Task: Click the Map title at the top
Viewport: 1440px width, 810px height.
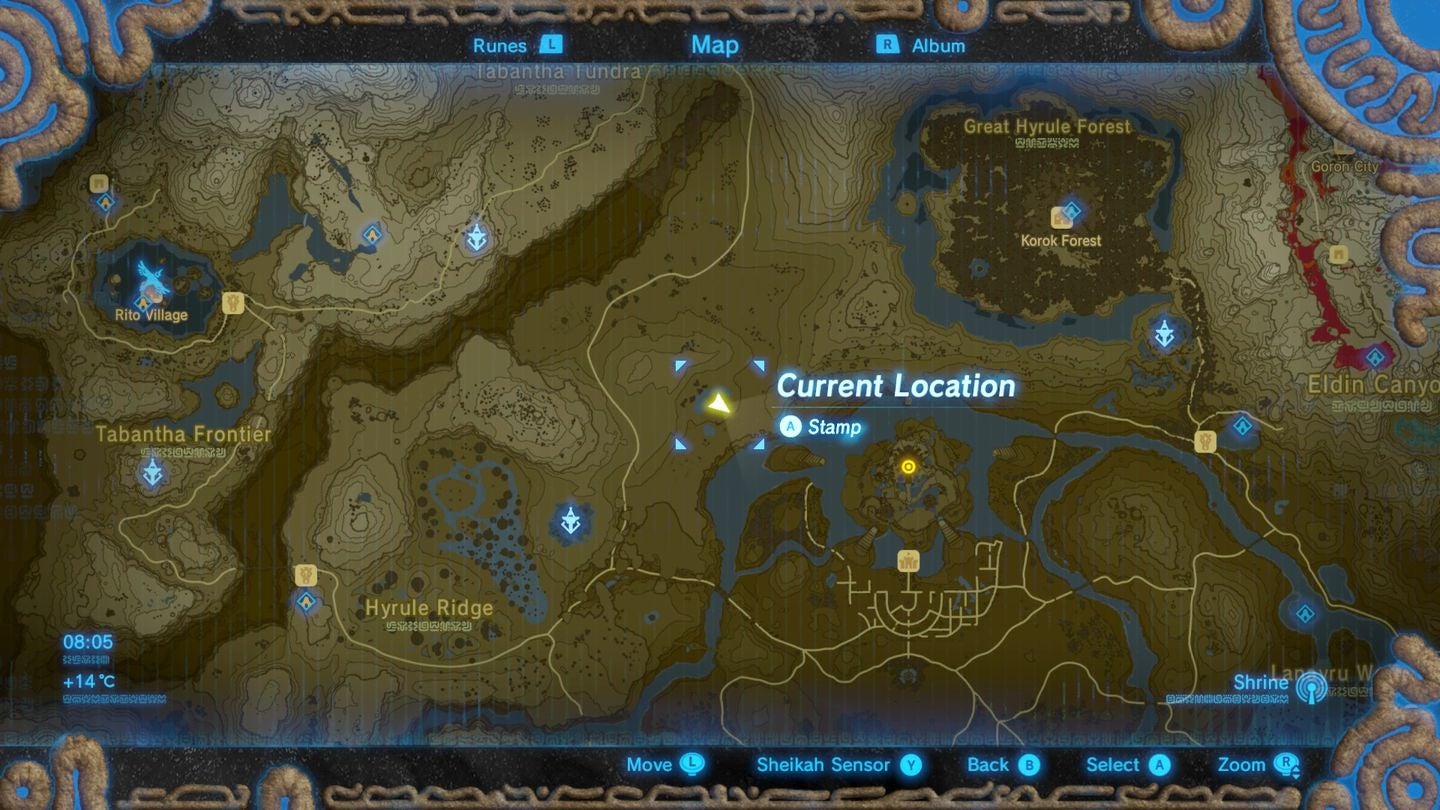Action: (713, 45)
